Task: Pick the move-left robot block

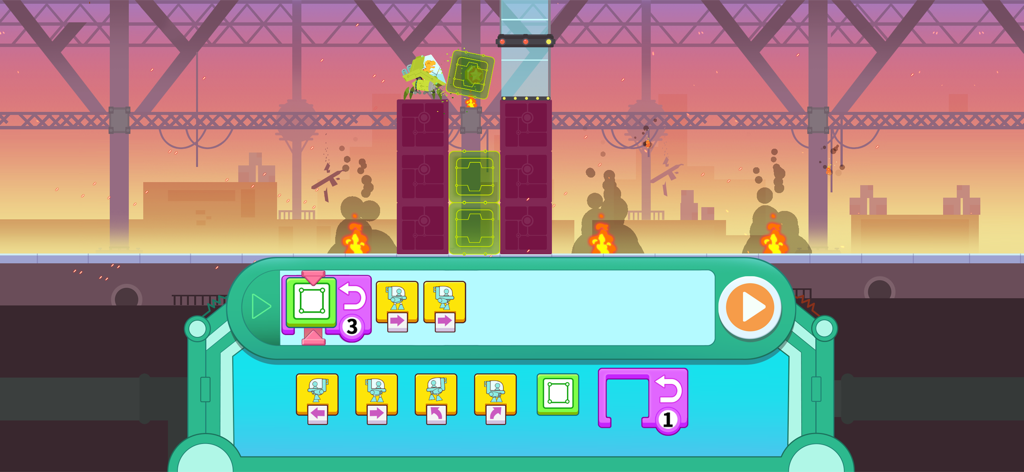Action: (x=316, y=396)
